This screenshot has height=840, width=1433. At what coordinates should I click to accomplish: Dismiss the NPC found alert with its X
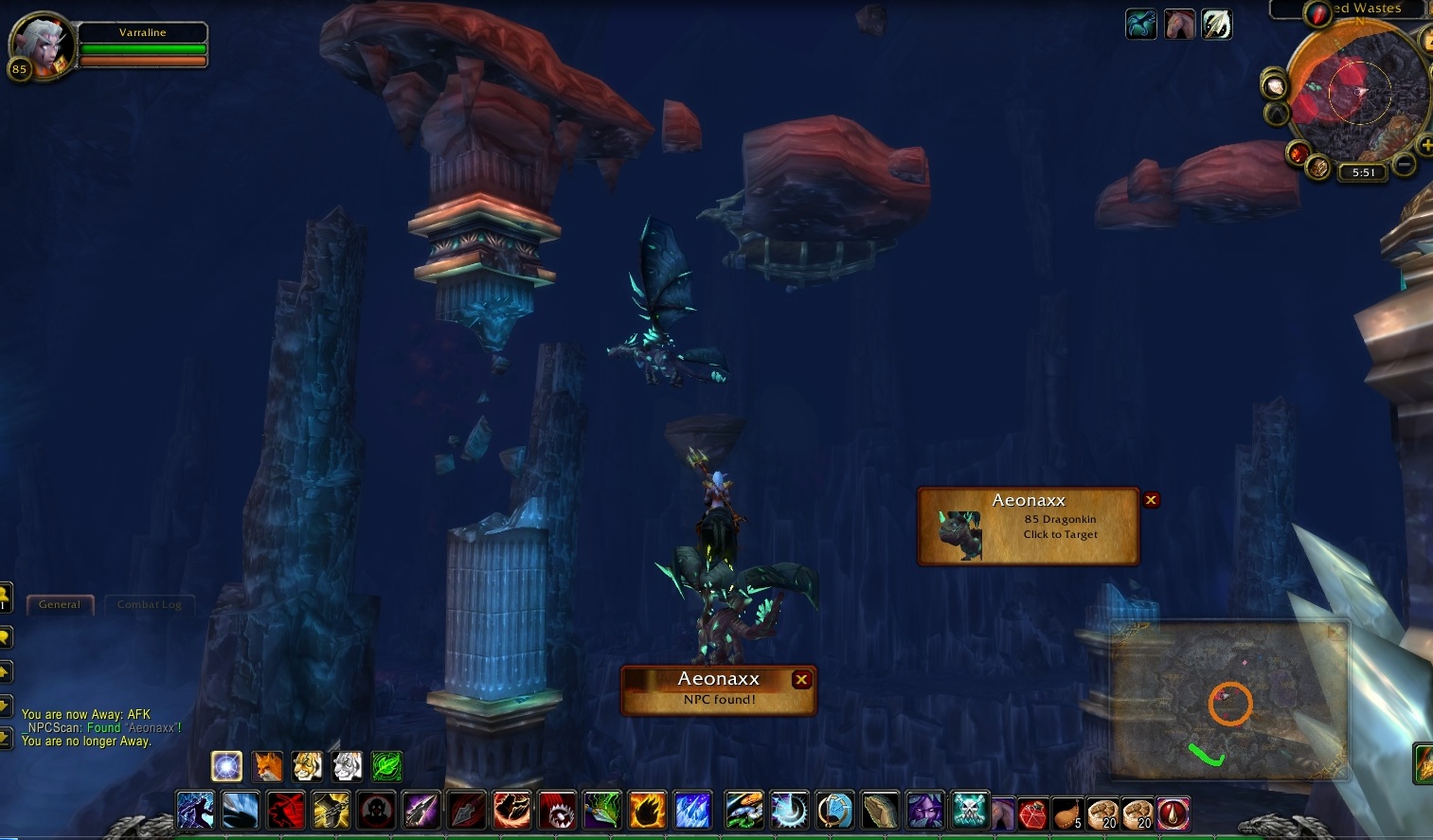801,679
